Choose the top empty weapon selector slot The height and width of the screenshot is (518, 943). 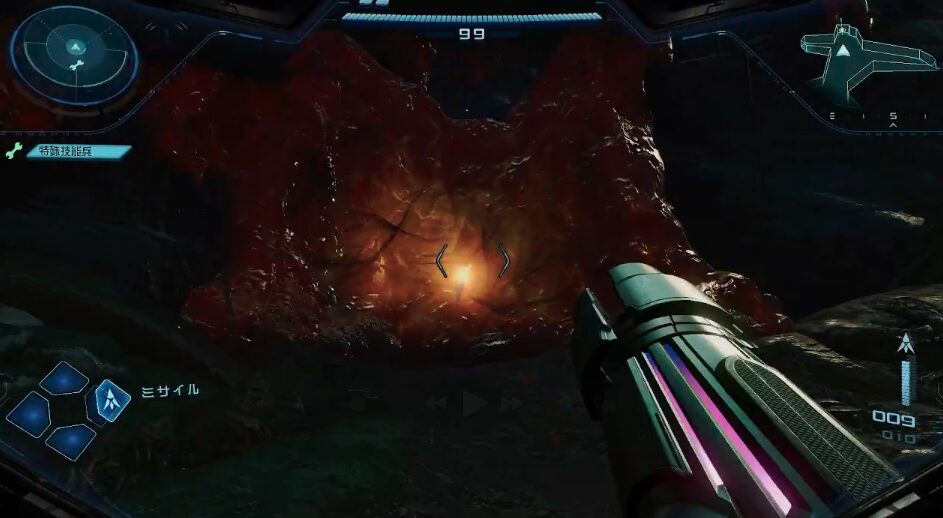pyautogui.click(x=63, y=378)
